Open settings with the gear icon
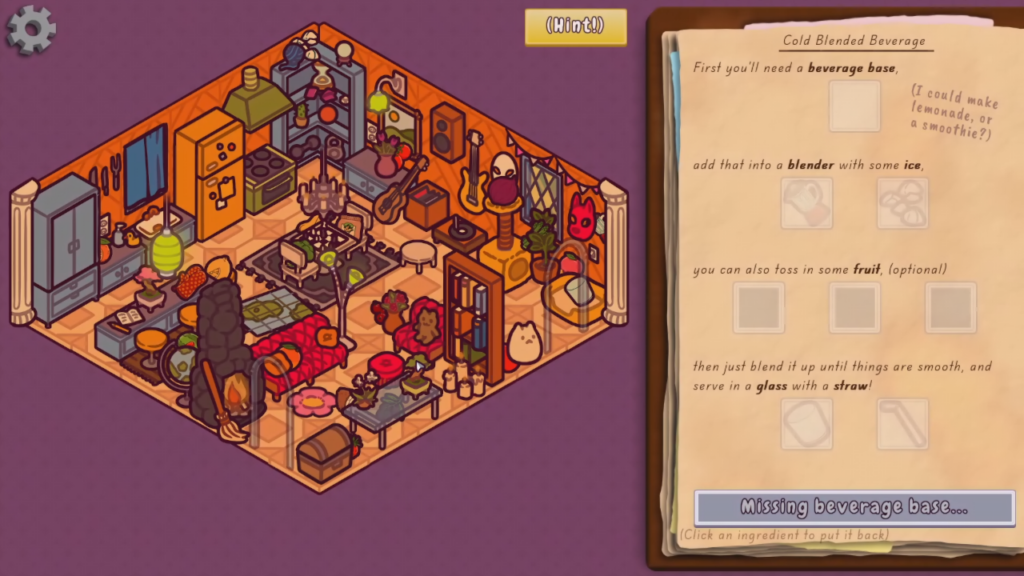Viewport: 1024px width, 576px height. [31, 29]
